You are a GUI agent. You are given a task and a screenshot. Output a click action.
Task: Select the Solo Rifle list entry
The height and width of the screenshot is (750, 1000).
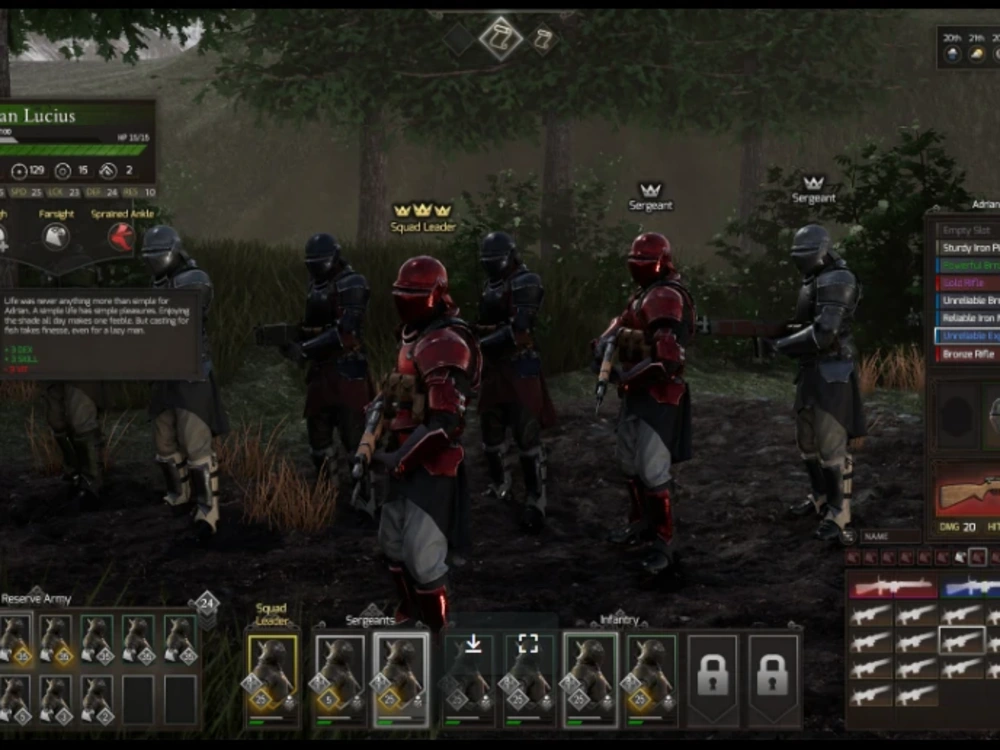click(967, 283)
